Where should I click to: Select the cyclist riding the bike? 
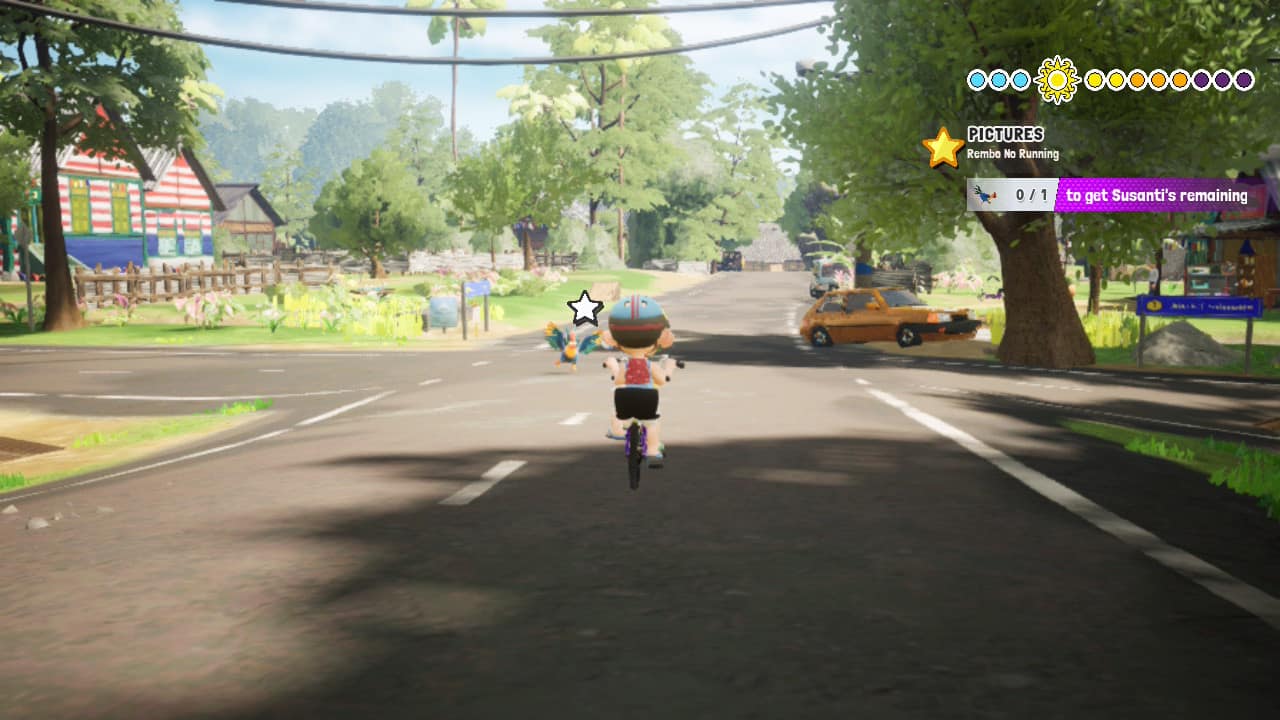637,370
